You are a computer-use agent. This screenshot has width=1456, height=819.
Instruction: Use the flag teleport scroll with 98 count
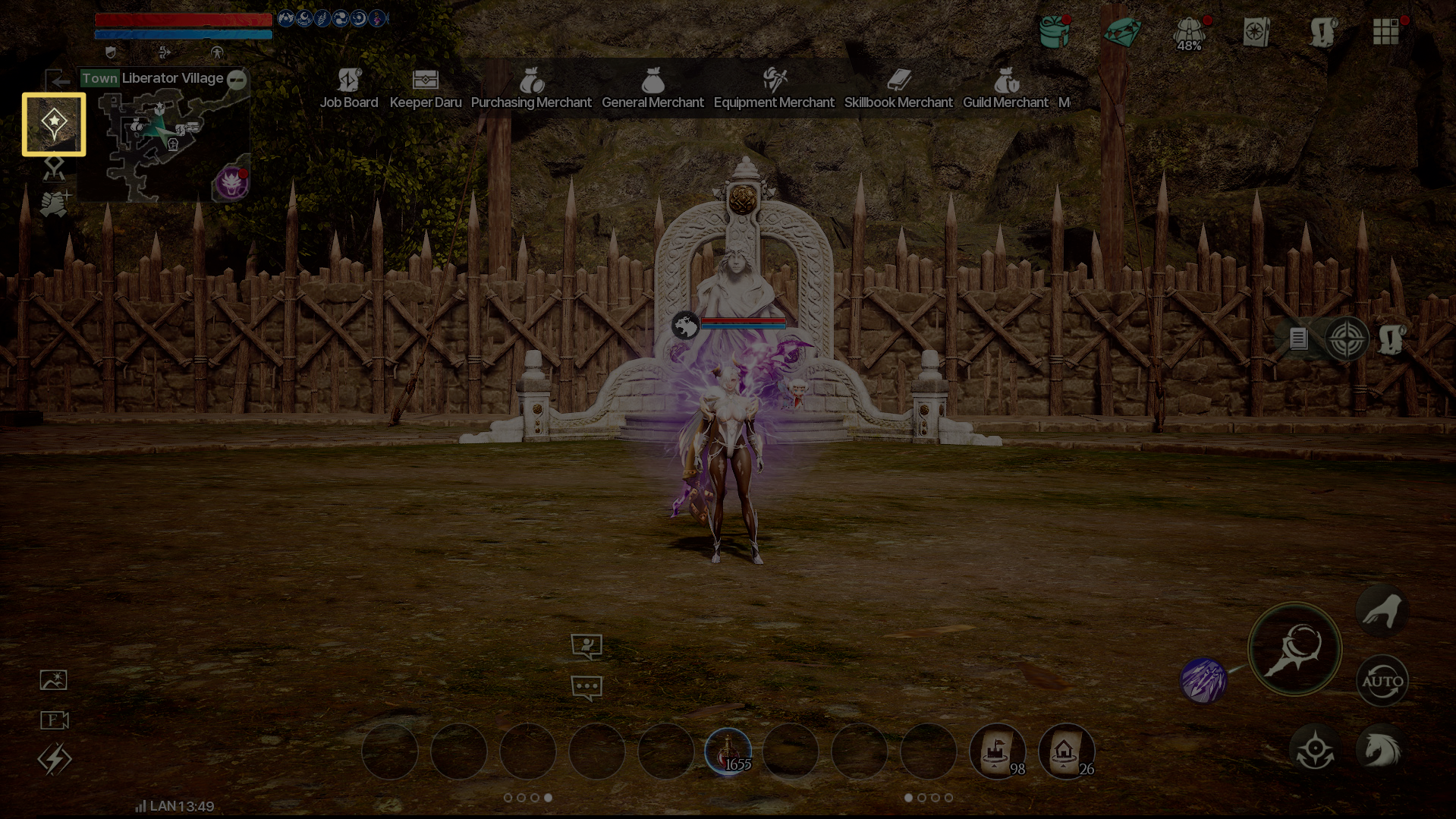point(997,751)
